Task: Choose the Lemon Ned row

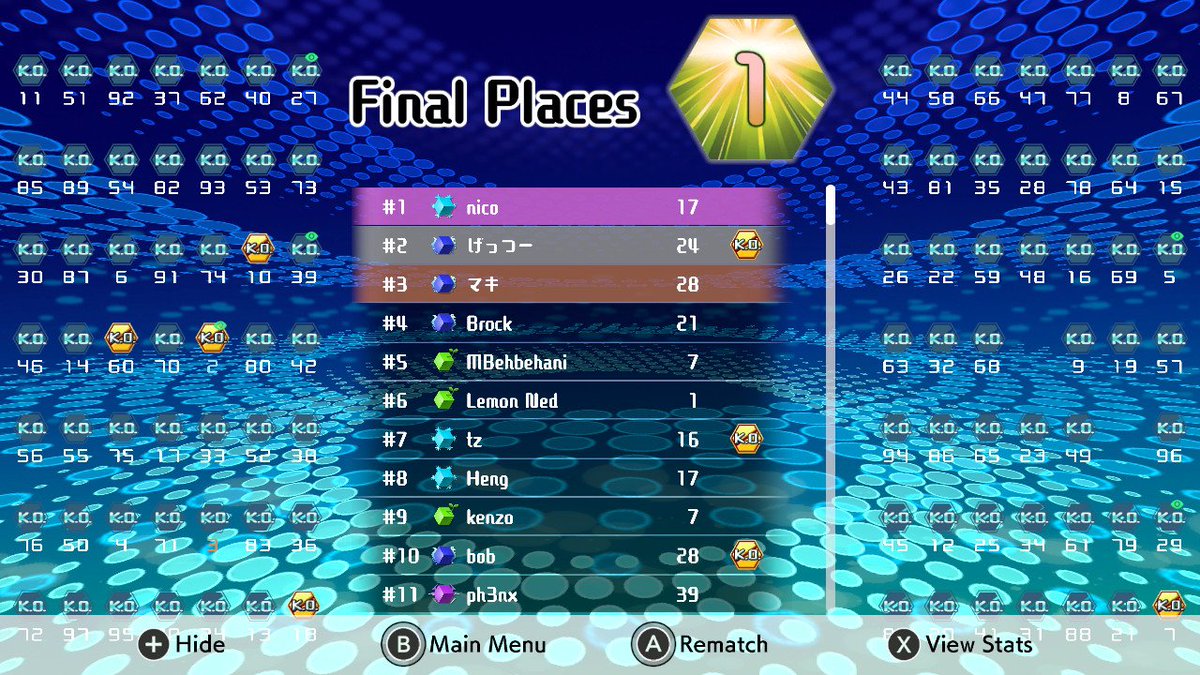Action: click(x=568, y=401)
